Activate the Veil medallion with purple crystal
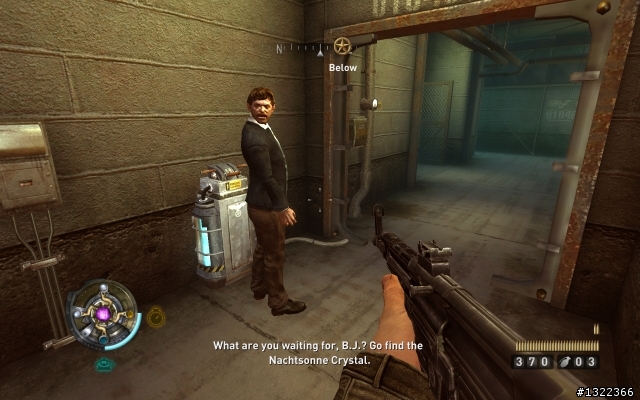The image size is (640, 400). click(x=104, y=314)
